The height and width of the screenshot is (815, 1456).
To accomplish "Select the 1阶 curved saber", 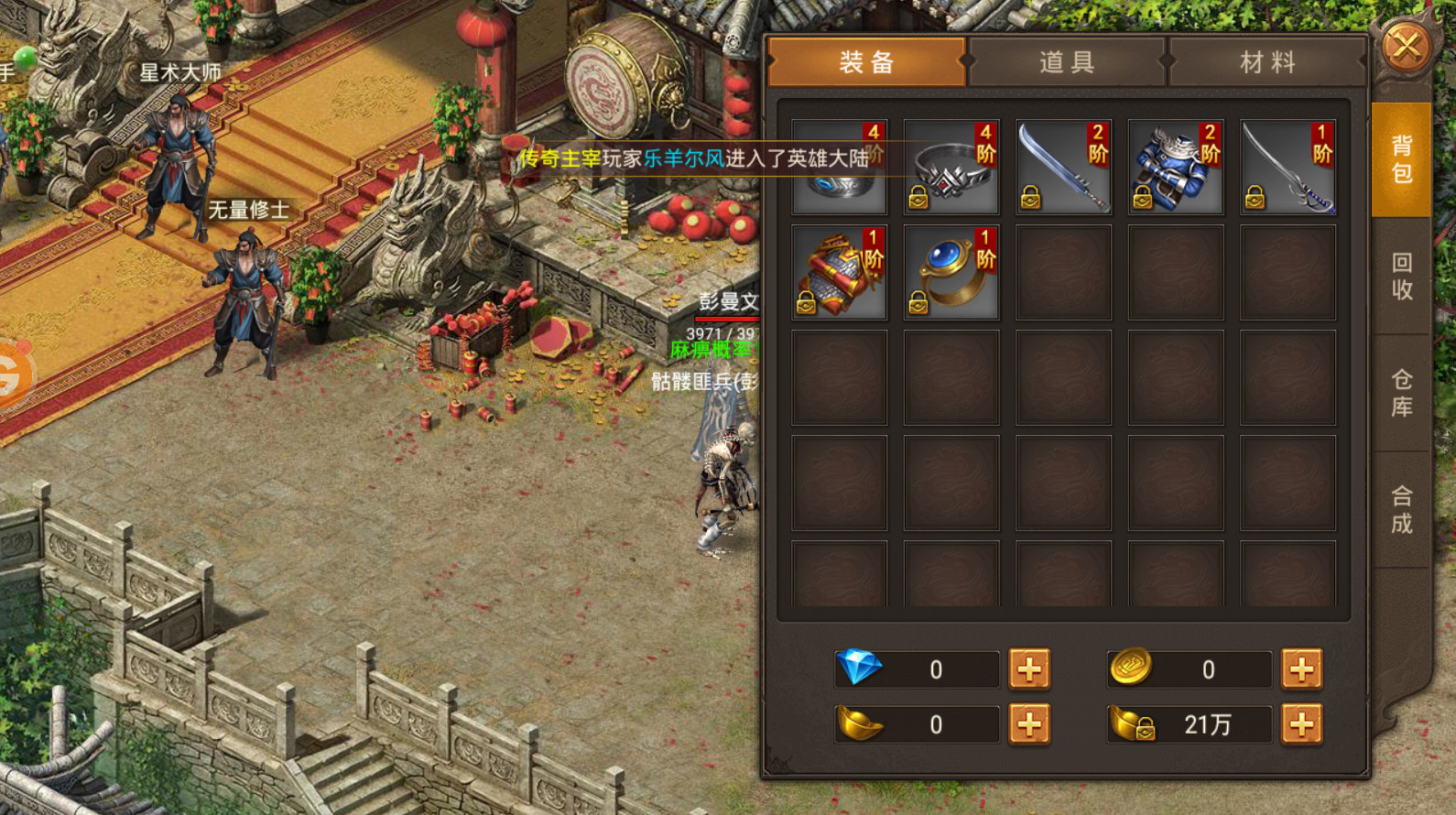I will pos(1288,167).
